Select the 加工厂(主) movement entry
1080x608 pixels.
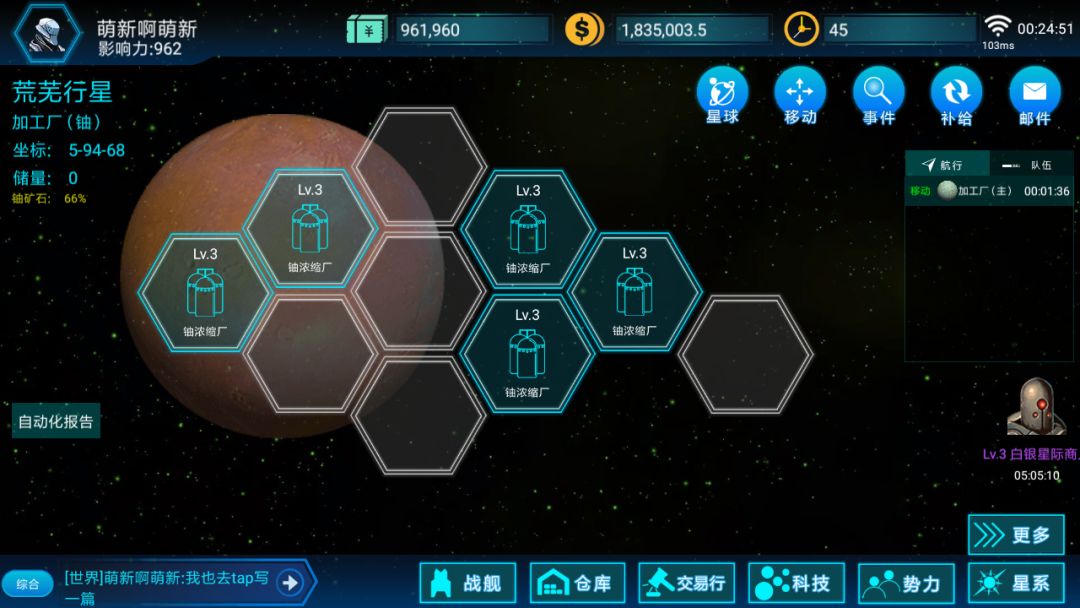tap(988, 191)
